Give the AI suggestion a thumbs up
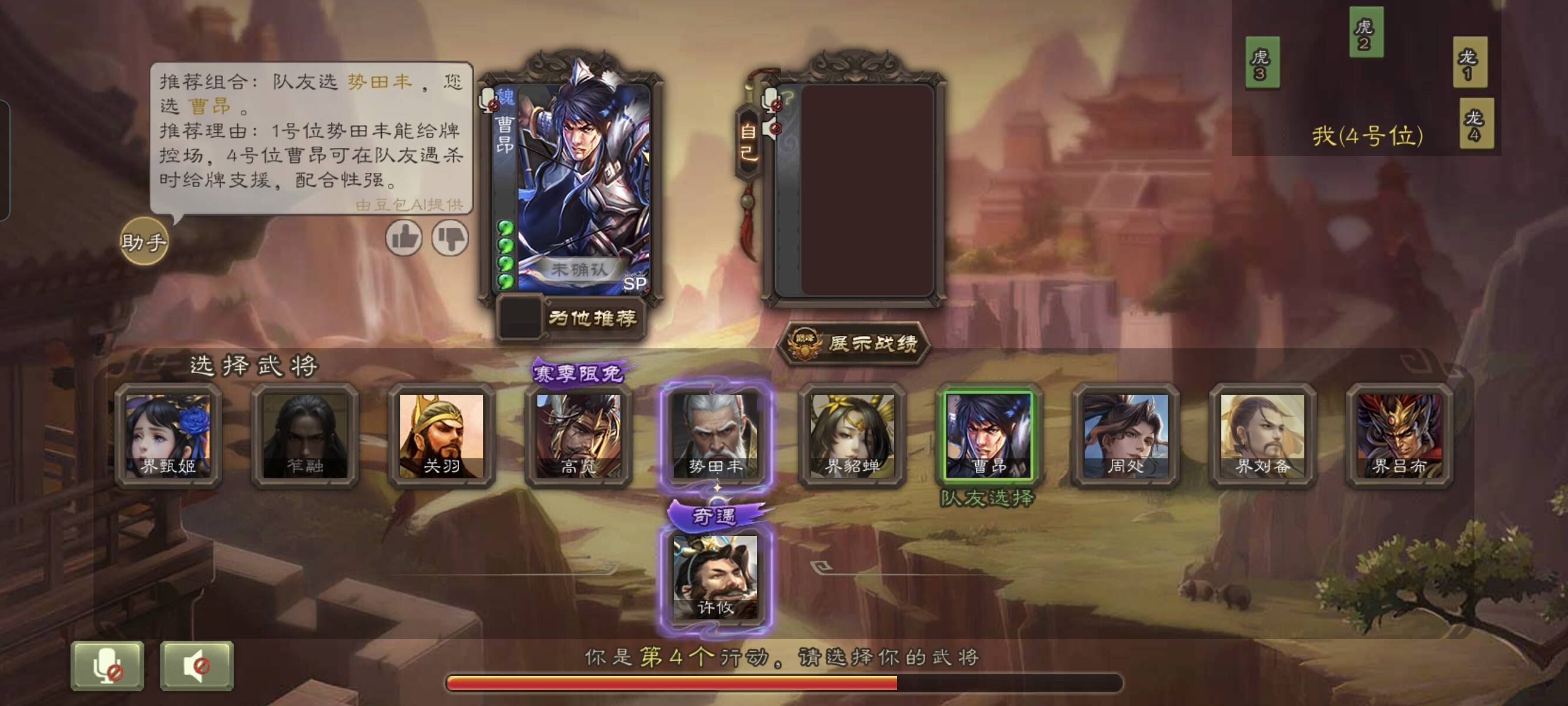Viewport: 1568px width, 706px height. tap(404, 237)
